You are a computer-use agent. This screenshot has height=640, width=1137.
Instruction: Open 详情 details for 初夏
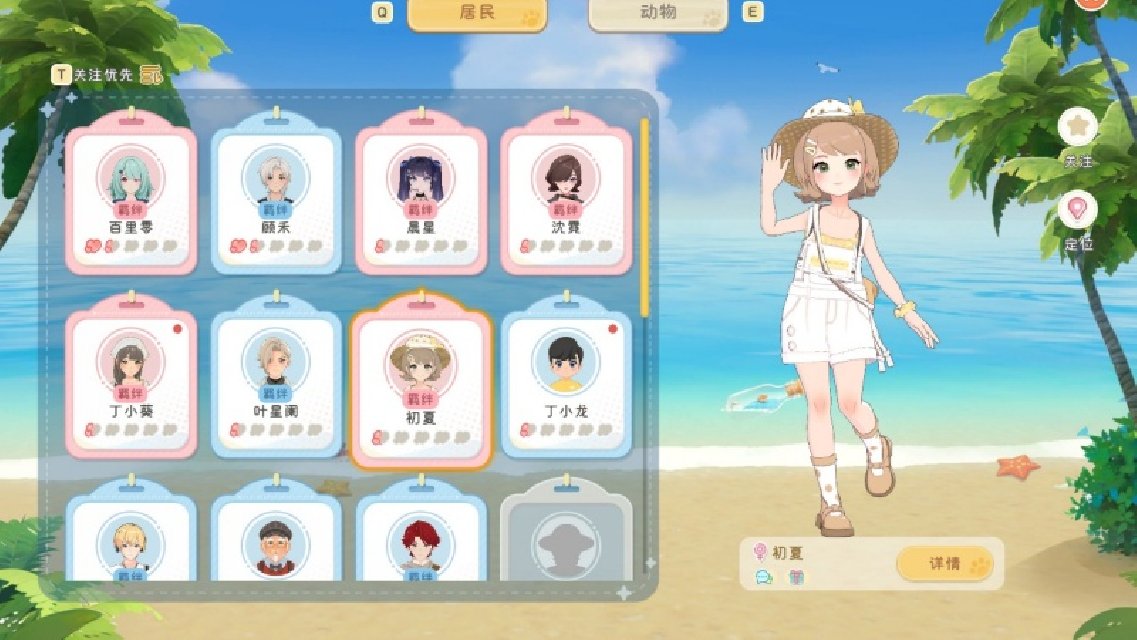coord(945,564)
